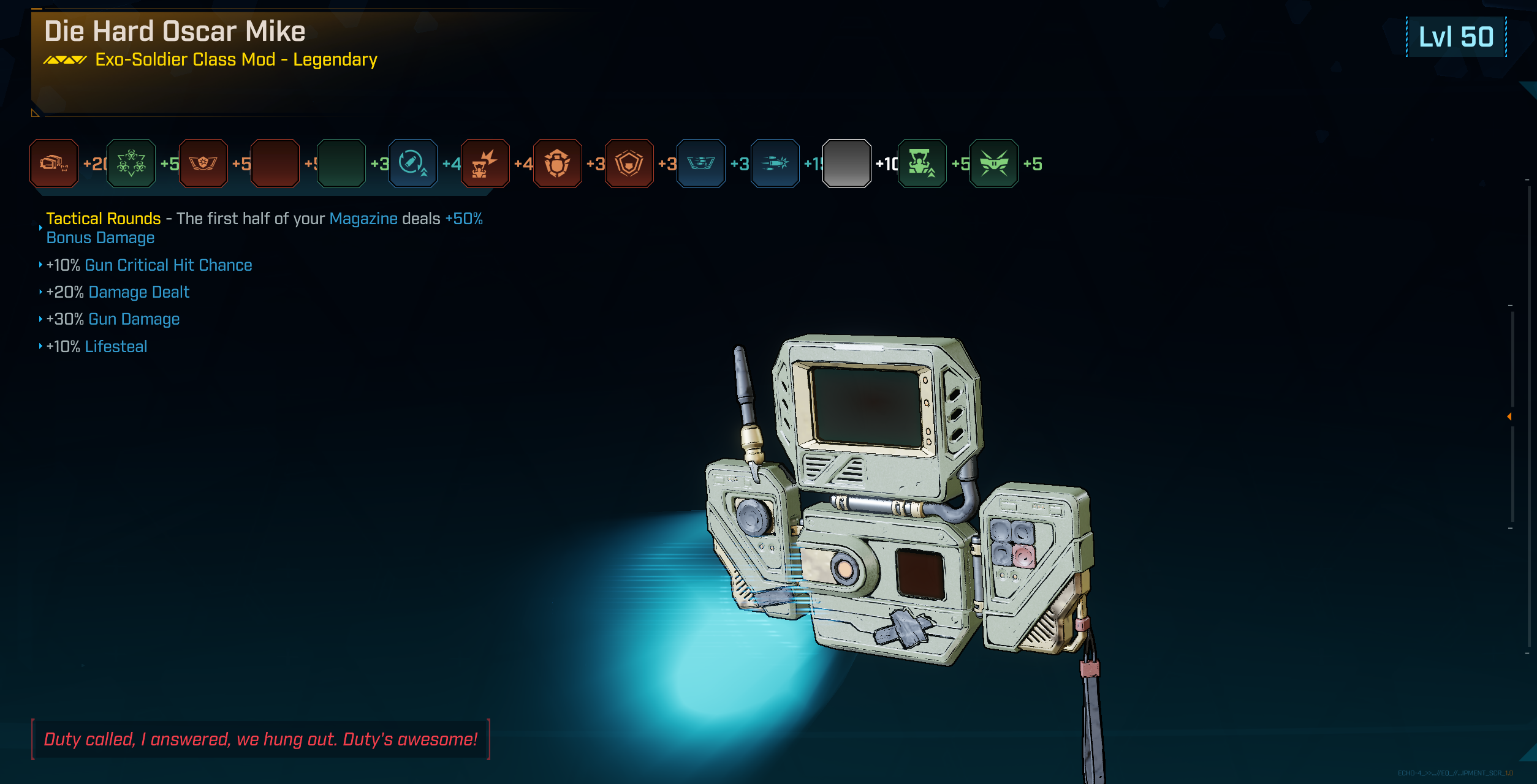Select the blue ammo reload cycle skill icon
Viewport: 1537px width, 784px height.
412,164
